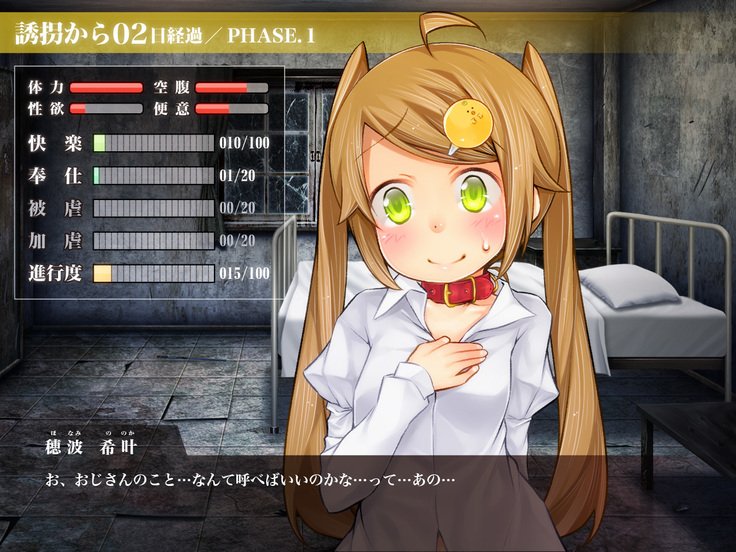Click the dialogue text box to continue
This screenshot has height=552, width=736.
click(368, 490)
